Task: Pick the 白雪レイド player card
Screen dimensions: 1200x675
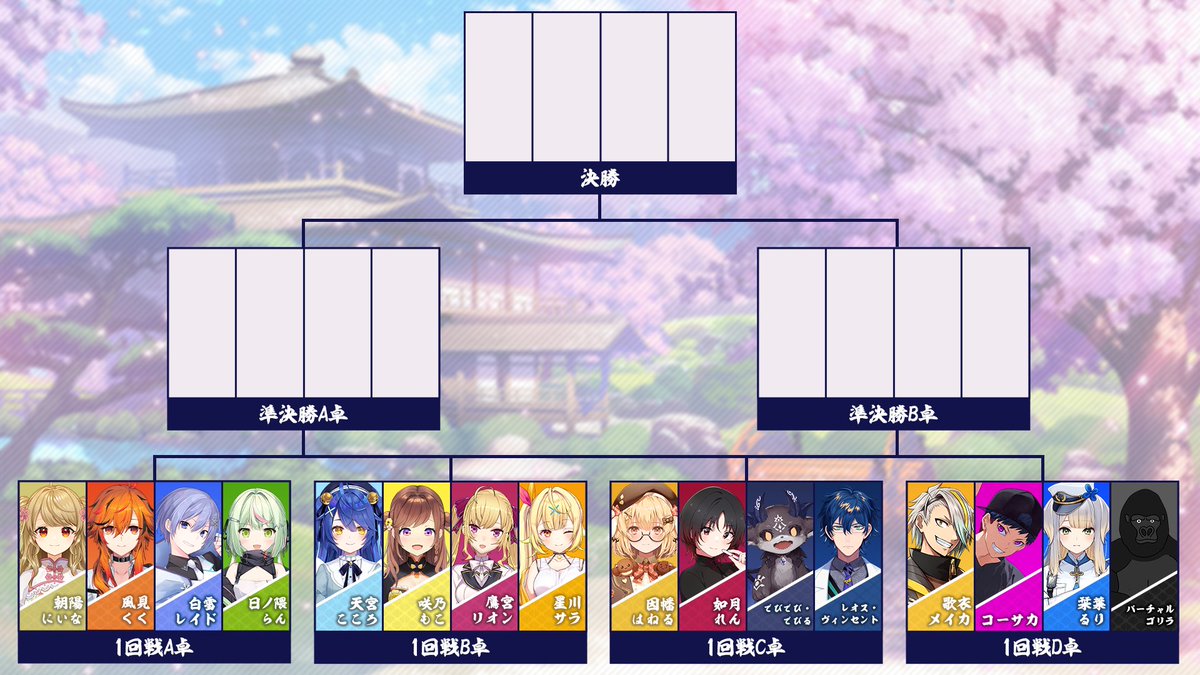Action: 188,555
